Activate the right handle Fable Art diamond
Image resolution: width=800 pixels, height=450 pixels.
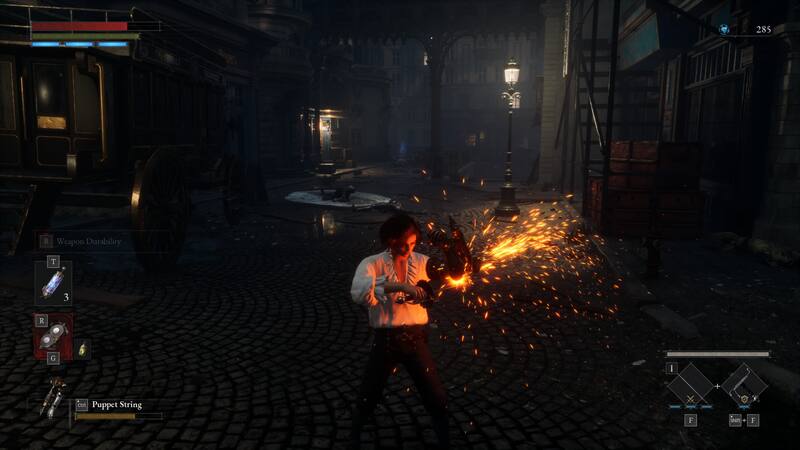pyautogui.click(x=744, y=385)
